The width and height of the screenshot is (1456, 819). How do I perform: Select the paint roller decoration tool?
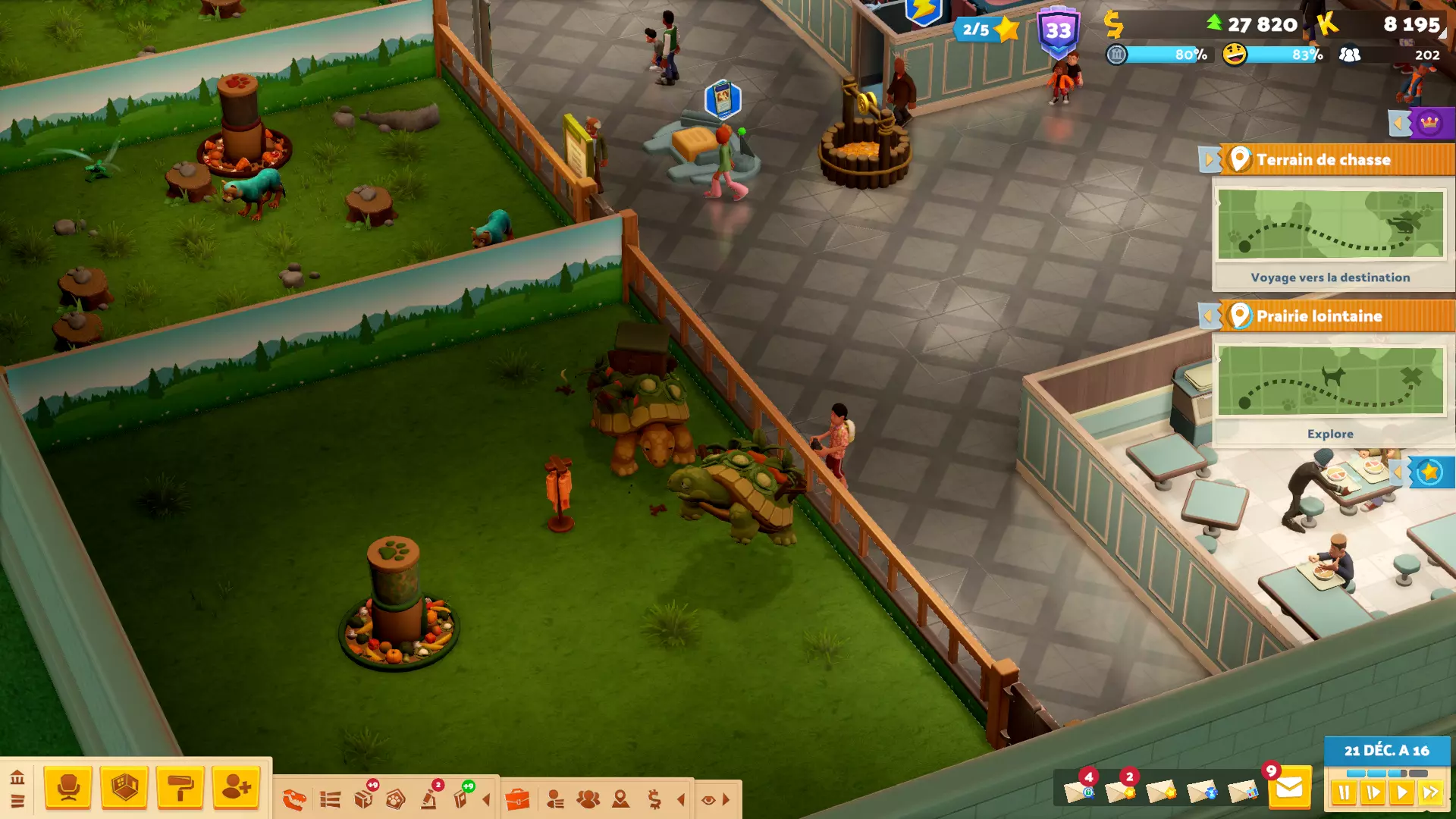pyautogui.click(x=180, y=788)
